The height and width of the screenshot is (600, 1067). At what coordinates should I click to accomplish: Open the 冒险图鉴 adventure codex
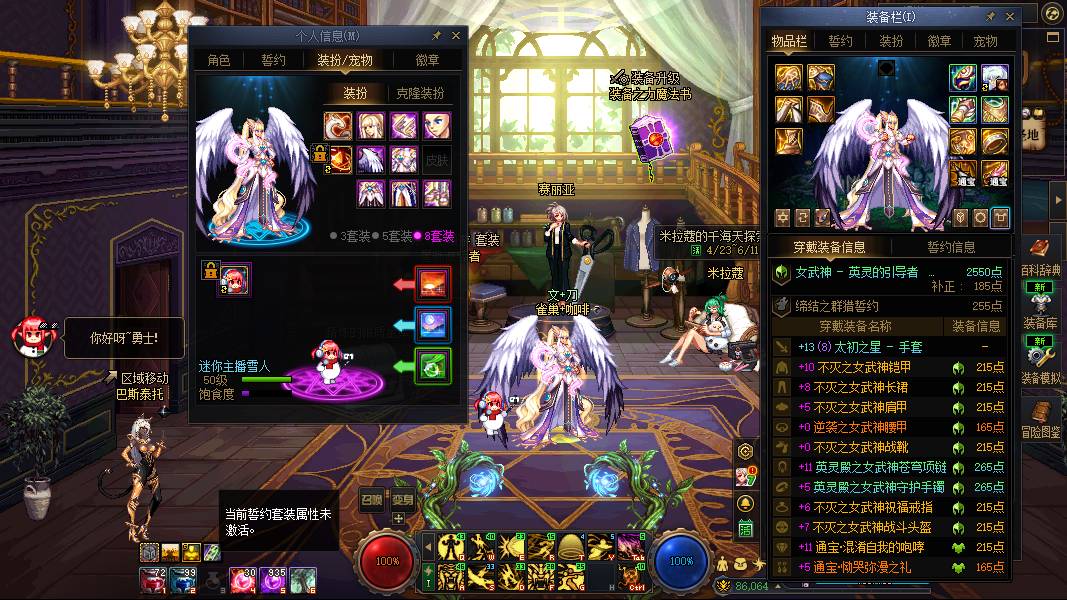(x=1041, y=418)
